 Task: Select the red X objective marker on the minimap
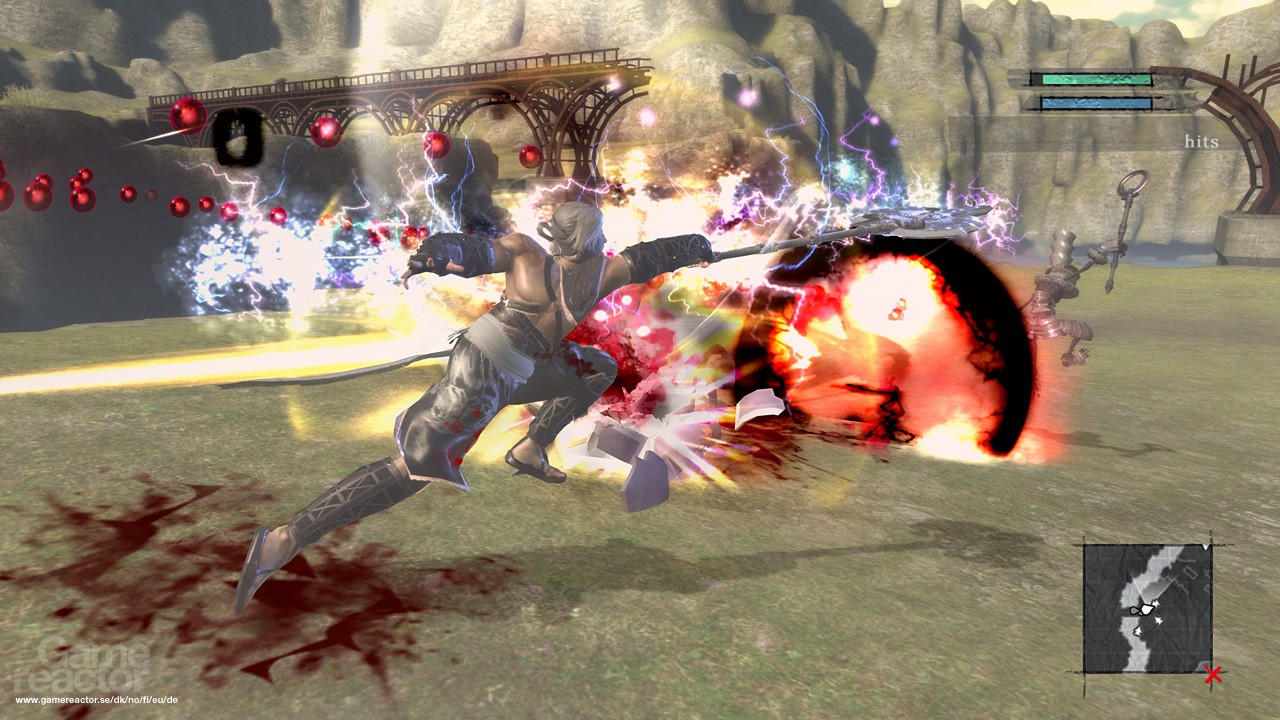tap(1212, 673)
